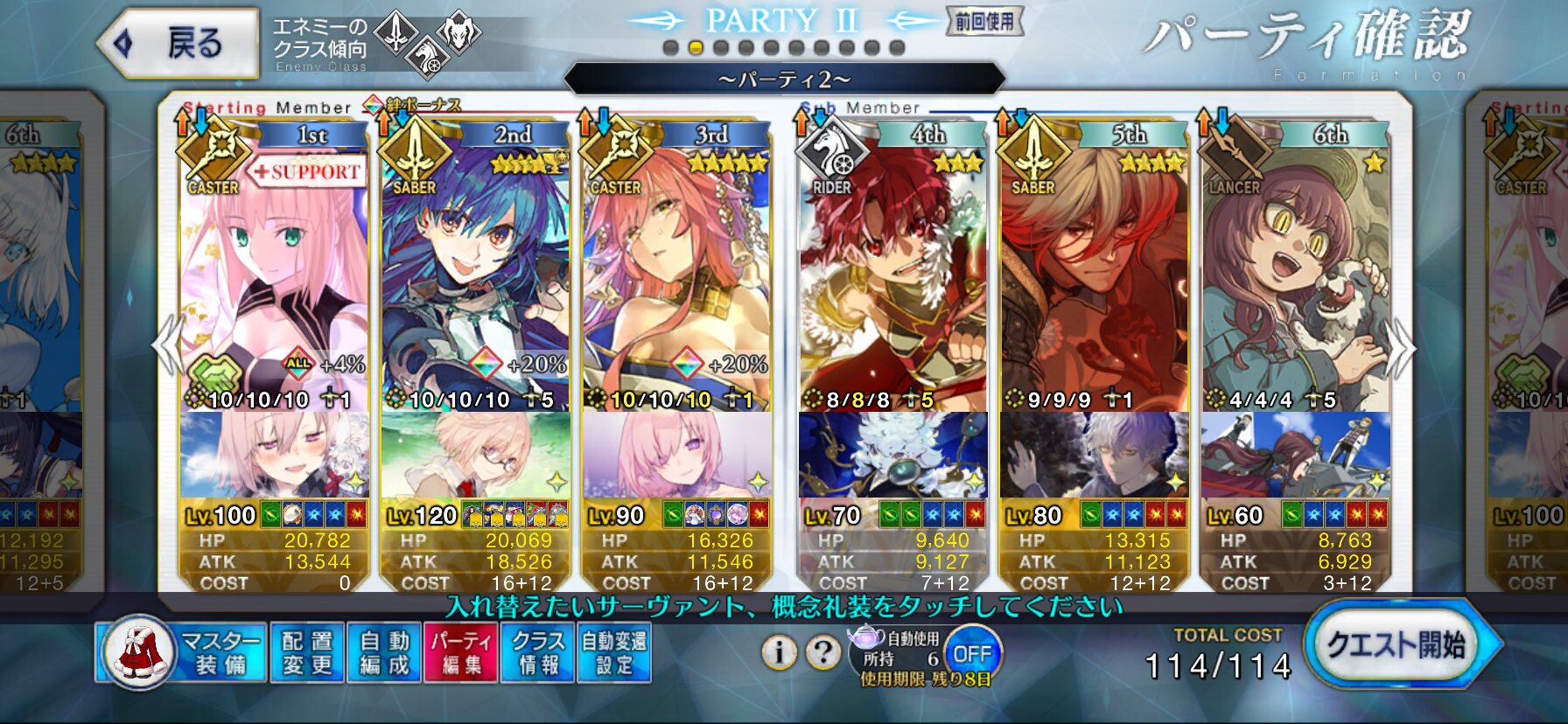Open 自動変還設定 settings
The image size is (1568, 724).
(614, 652)
